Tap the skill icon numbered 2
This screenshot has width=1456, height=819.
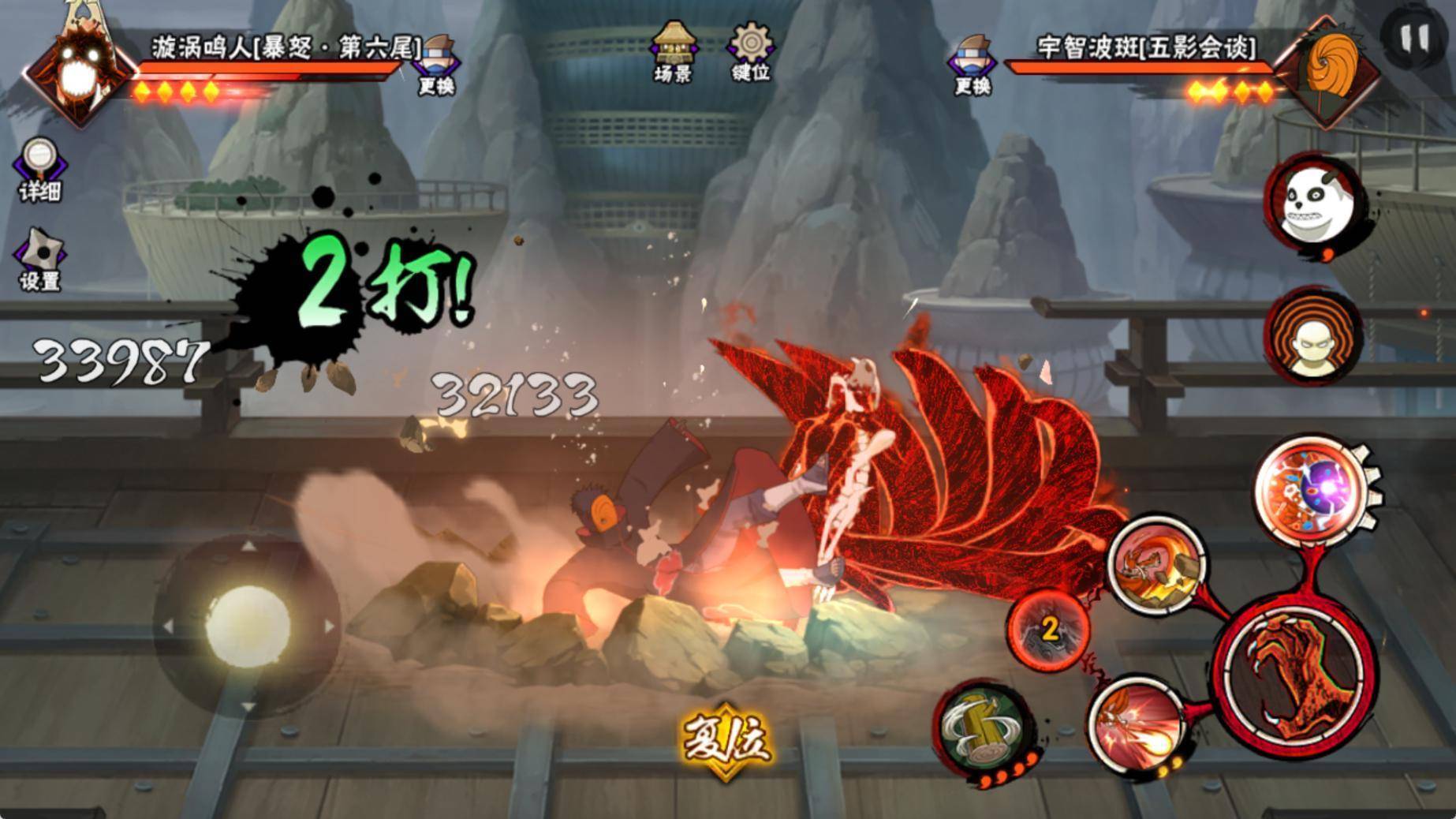pos(1049,630)
